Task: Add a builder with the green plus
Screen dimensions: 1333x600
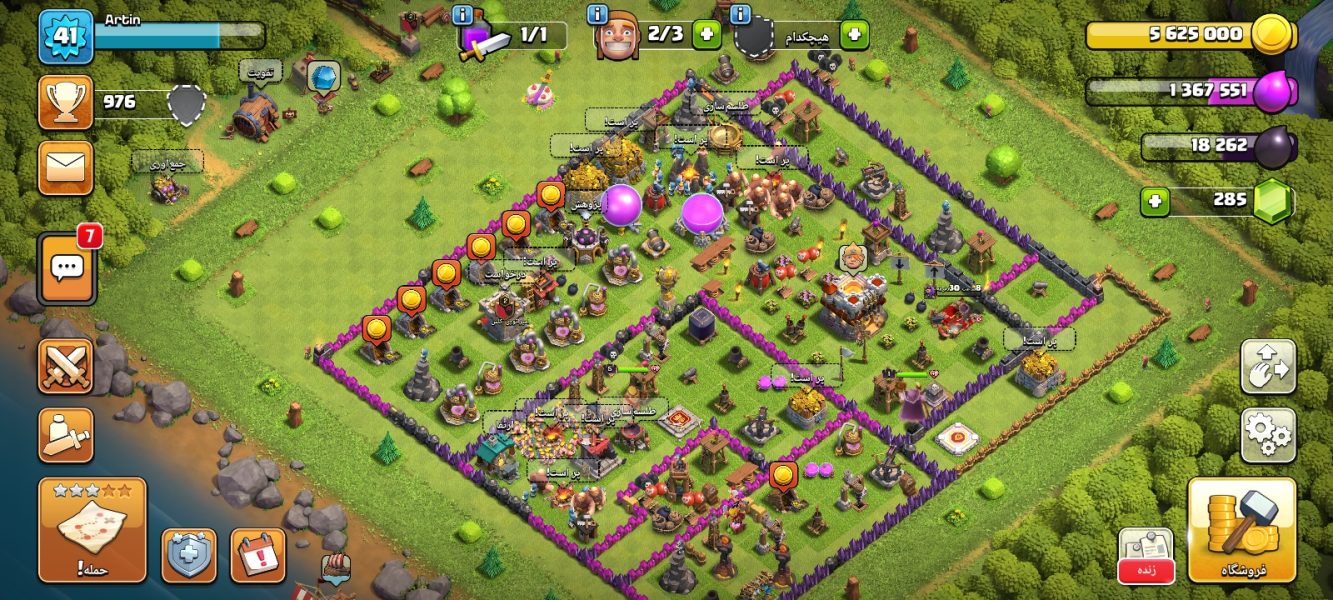Action: pyautogui.click(x=706, y=35)
